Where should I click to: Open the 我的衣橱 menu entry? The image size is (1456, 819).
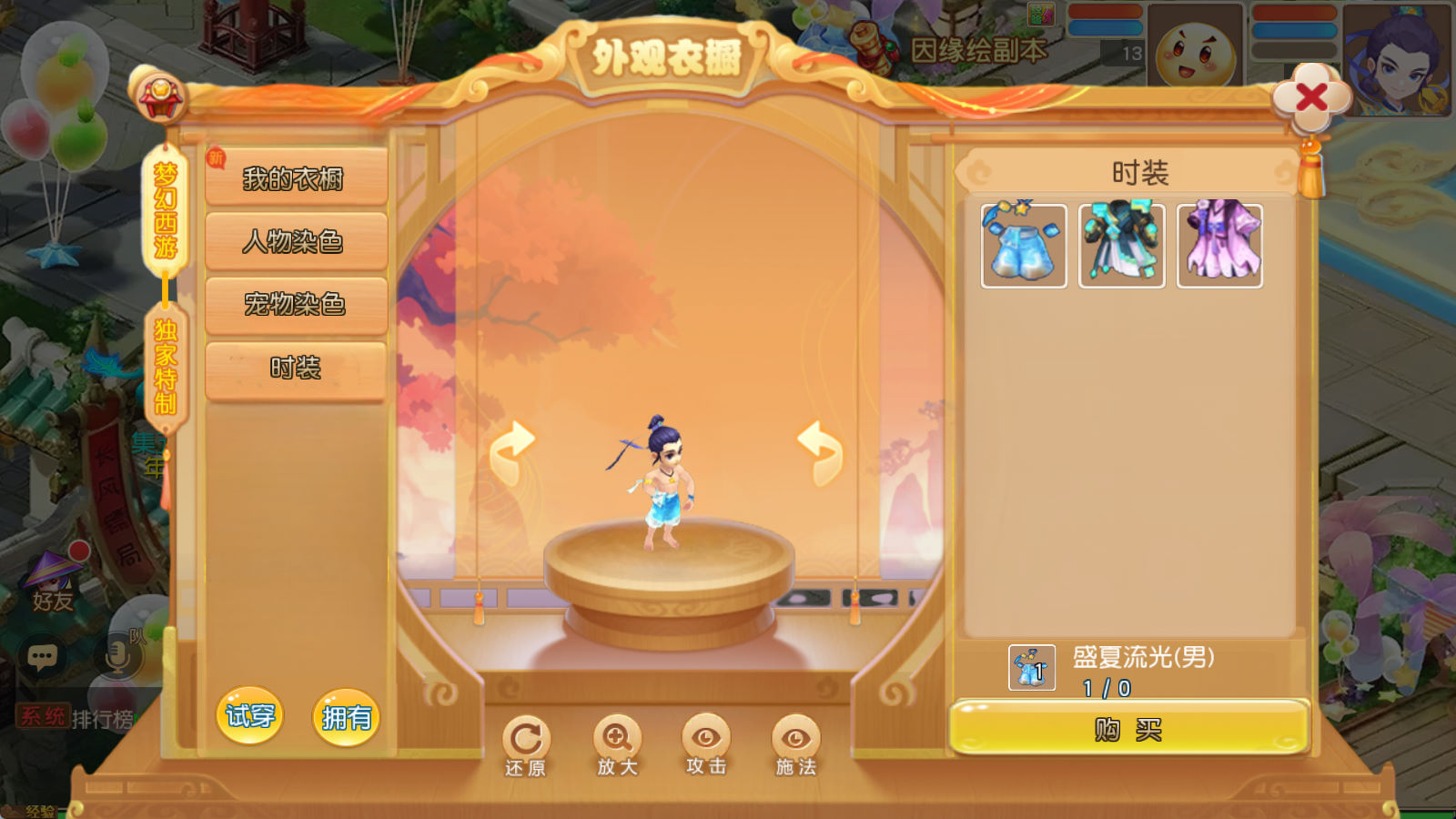296,178
